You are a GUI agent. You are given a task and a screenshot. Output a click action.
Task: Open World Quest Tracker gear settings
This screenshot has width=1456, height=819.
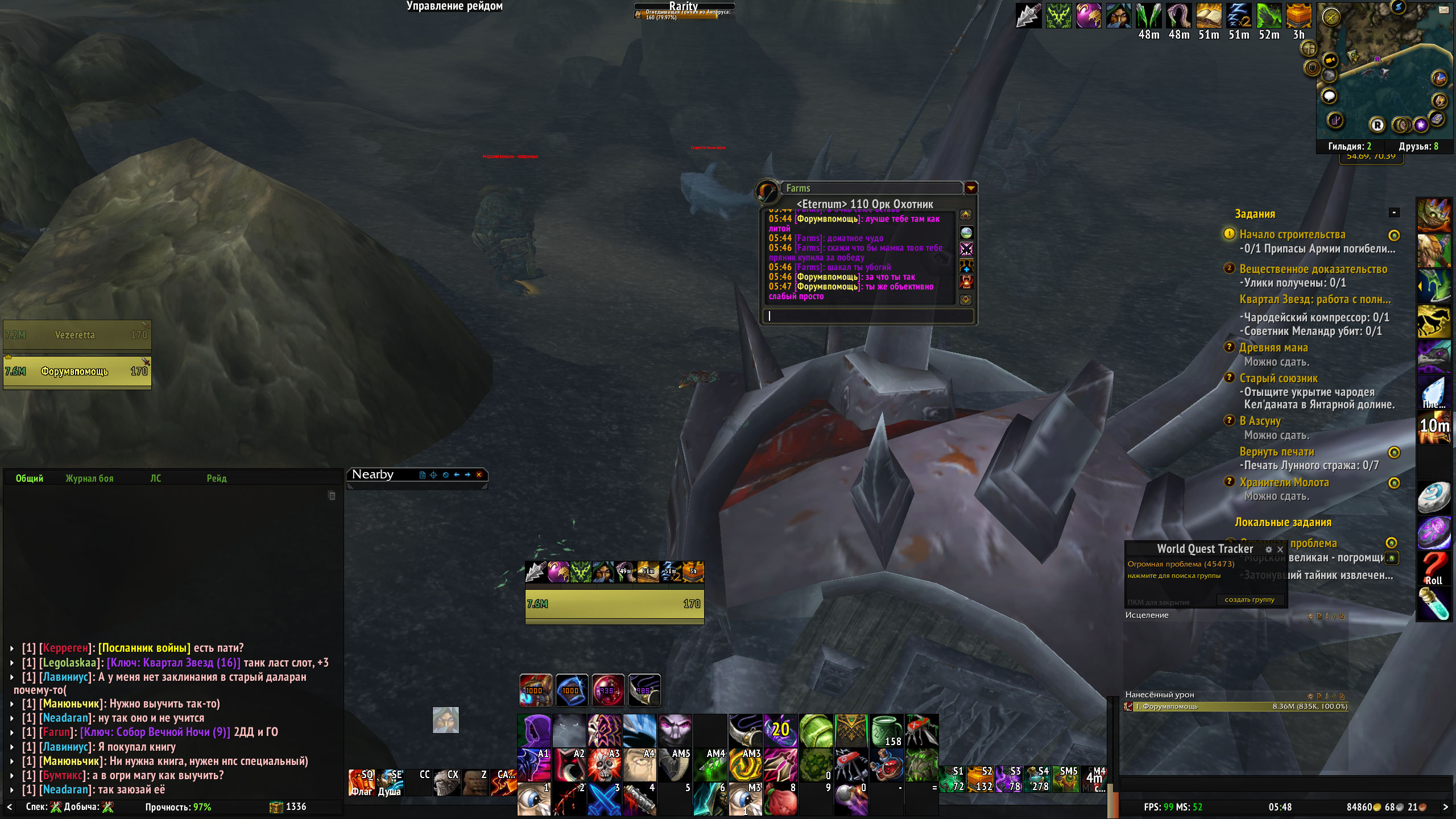click(x=1268, y=549)
